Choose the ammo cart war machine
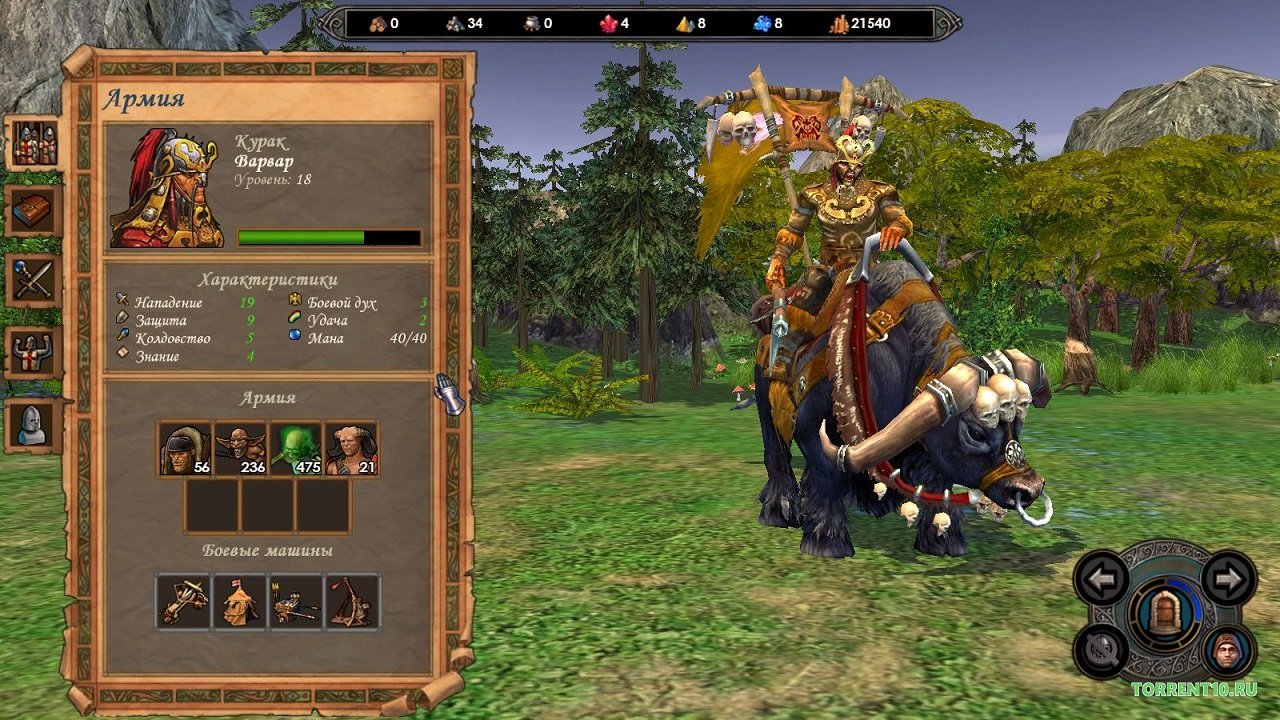The height and width of the screenshot is (720, 1280). click(297, 602)
